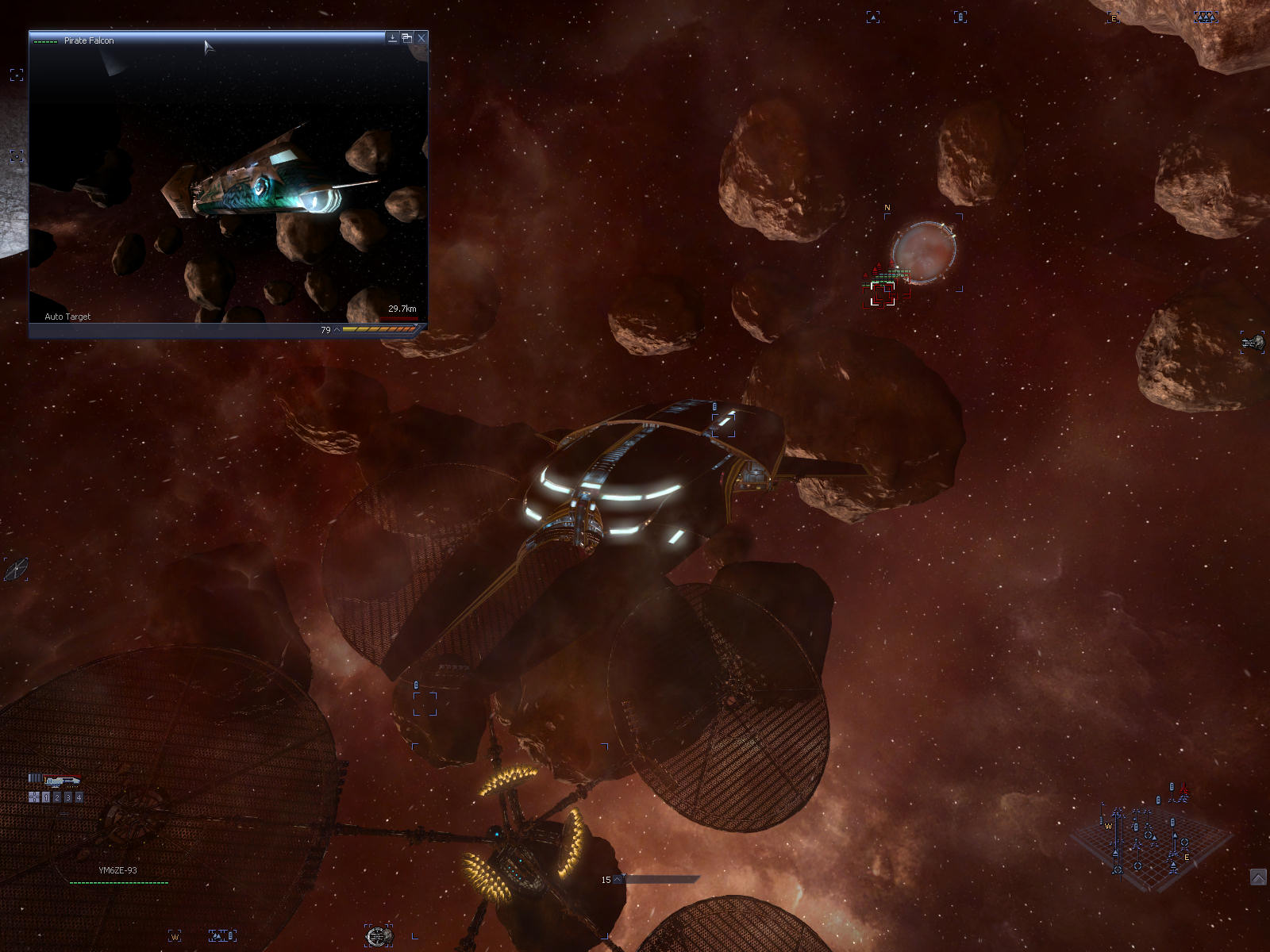The image size is (1270, 952).
Task: Expand the double-chevron sidebar button
Action: click(x=1258, y=877)
